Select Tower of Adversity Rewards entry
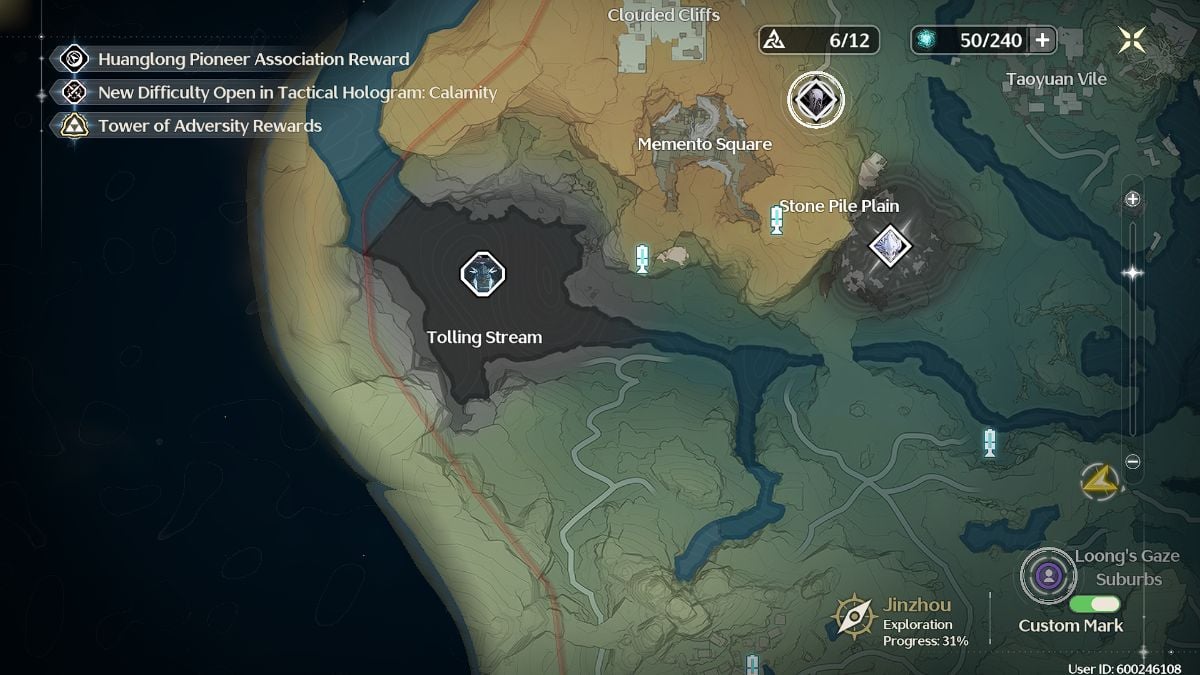 pos(209,126)
